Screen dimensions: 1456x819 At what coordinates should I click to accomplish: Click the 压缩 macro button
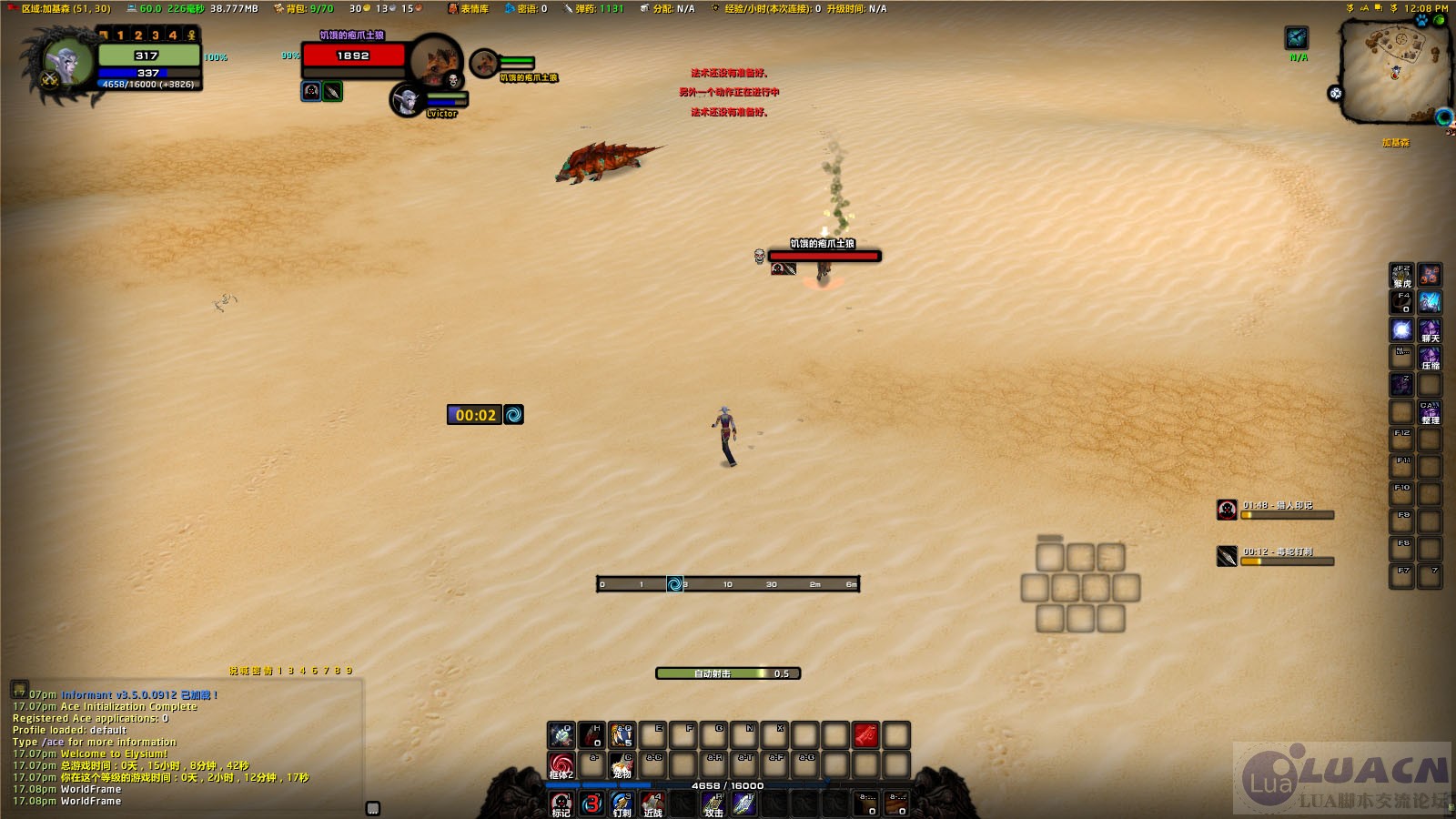pos(1430,358)
